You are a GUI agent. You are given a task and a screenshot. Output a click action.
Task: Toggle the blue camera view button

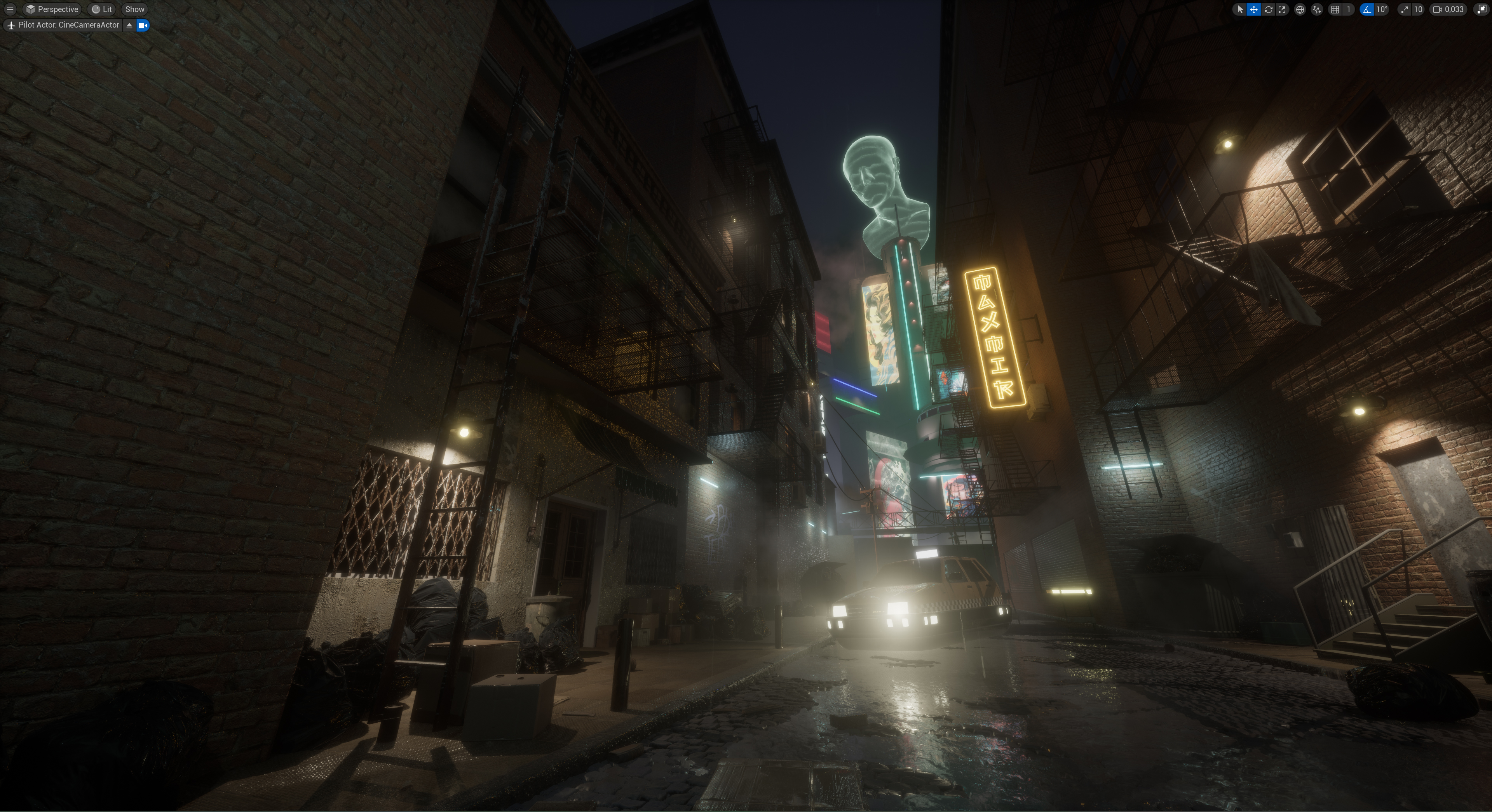click(x=143, y=25)
